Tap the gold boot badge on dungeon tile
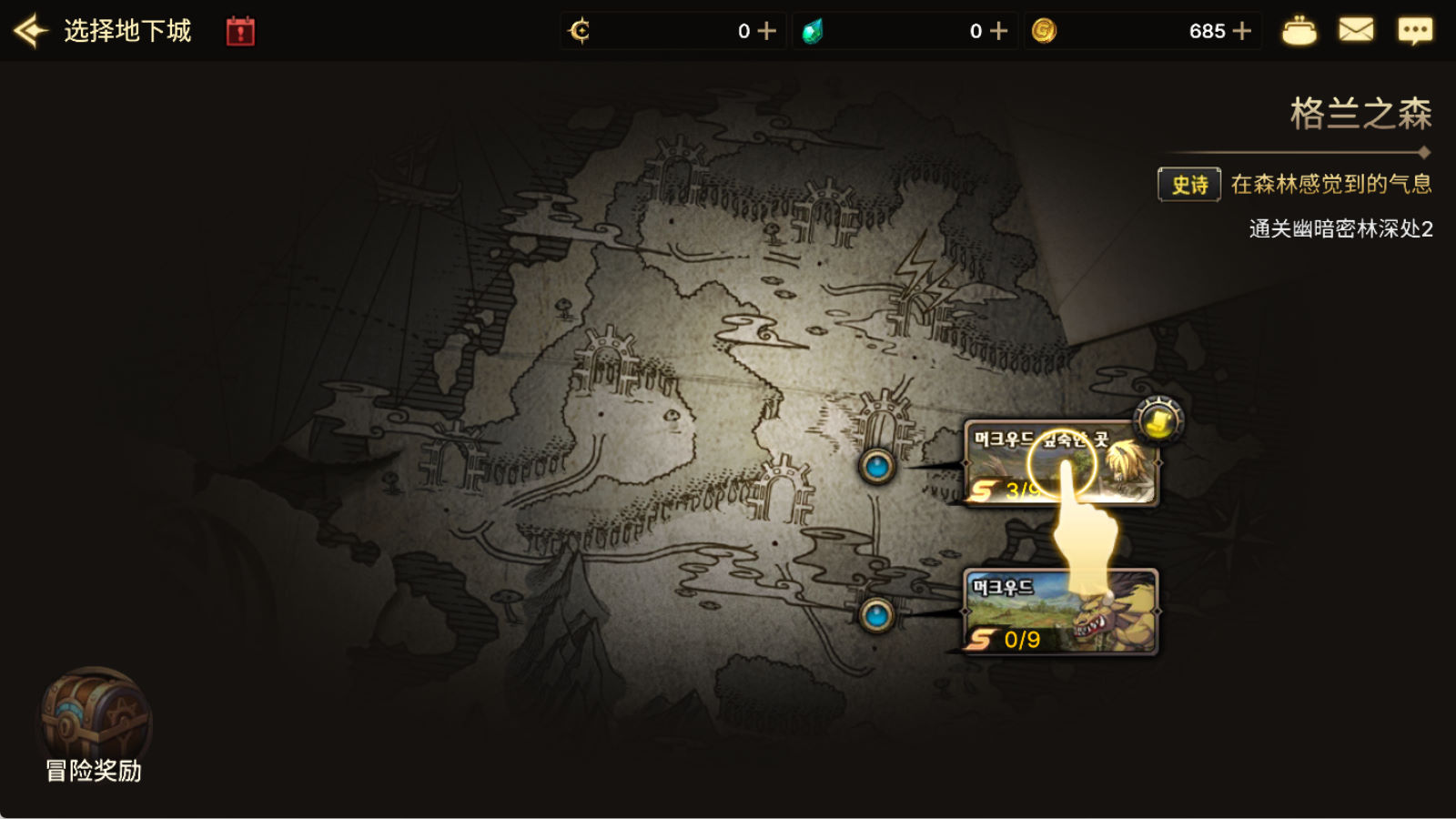The width and height of the screenshot is (1456, 819). (1158, 421)
